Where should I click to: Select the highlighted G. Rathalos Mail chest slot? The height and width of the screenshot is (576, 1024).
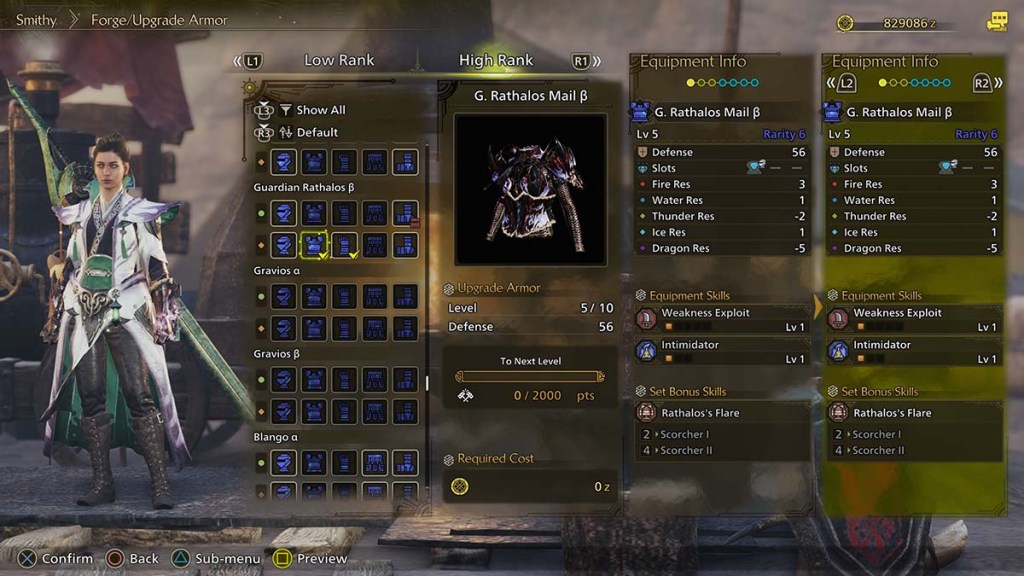click(315, 244)
